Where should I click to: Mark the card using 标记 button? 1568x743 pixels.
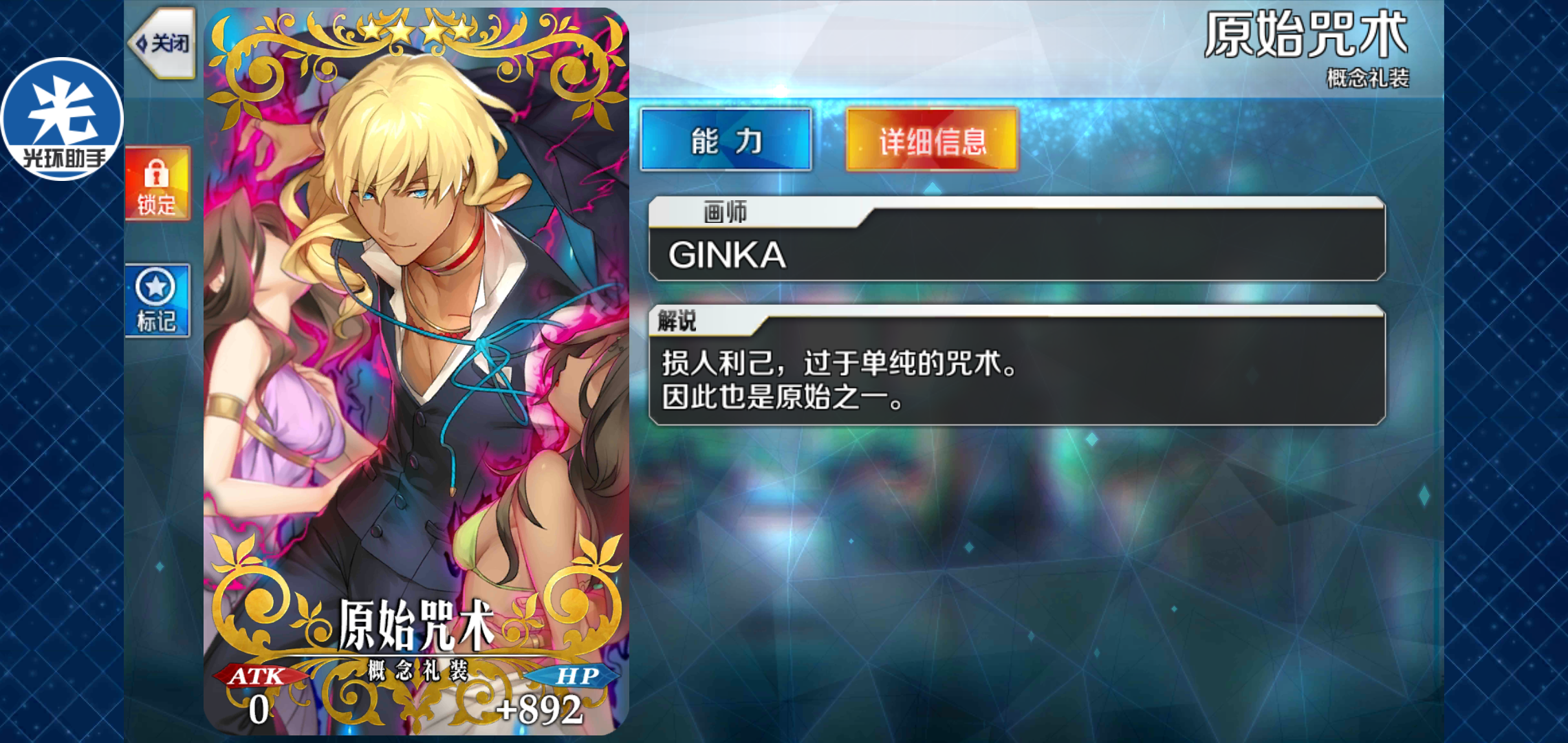pos(157,301)
